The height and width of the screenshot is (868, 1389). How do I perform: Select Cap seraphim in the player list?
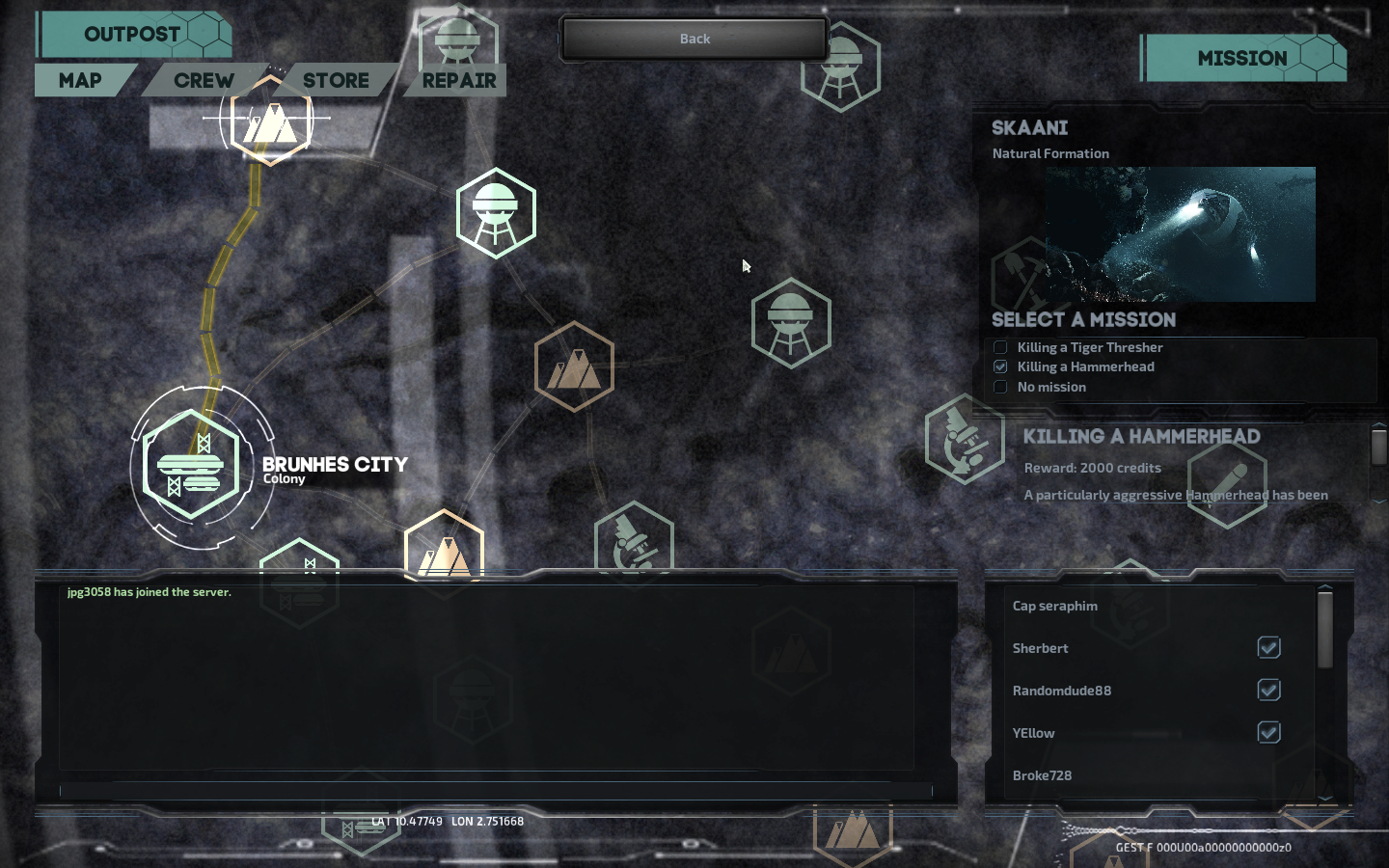pos(1055,606)
